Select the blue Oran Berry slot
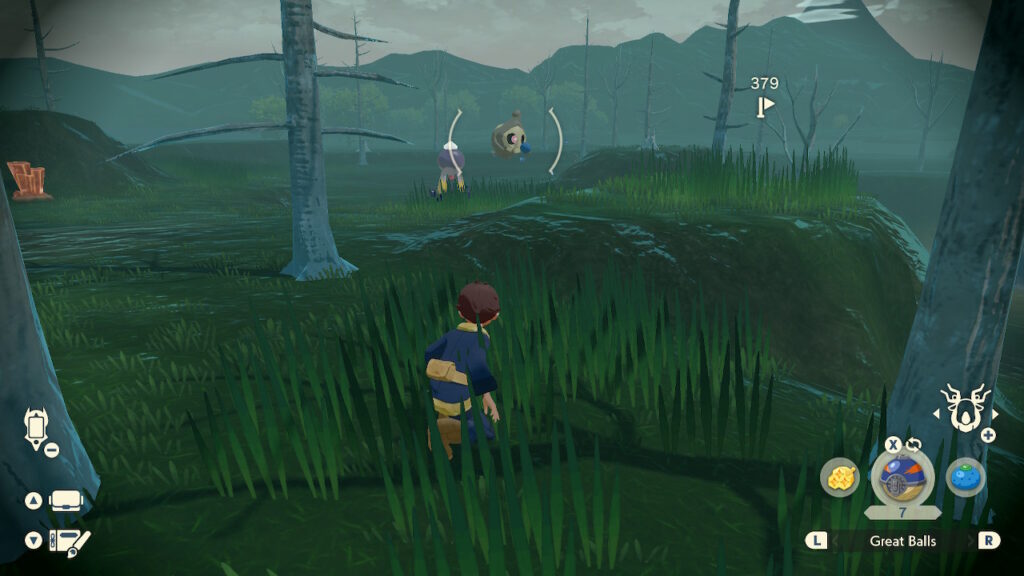This screenshot has height=576, width=1024. (x=965, y=477)
